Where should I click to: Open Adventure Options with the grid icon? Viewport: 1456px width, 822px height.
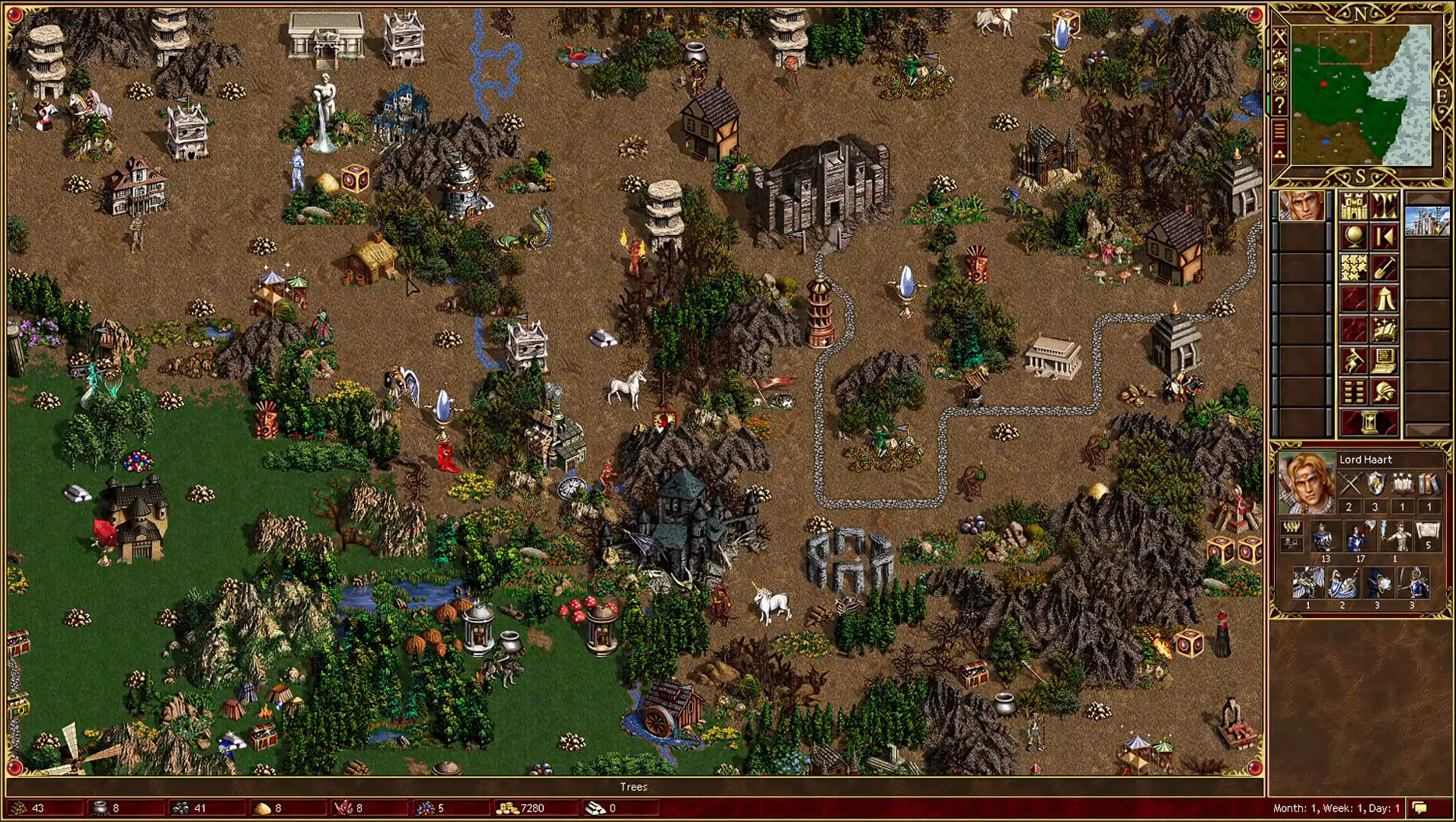pyautogui.click(x=1354, y=390)
